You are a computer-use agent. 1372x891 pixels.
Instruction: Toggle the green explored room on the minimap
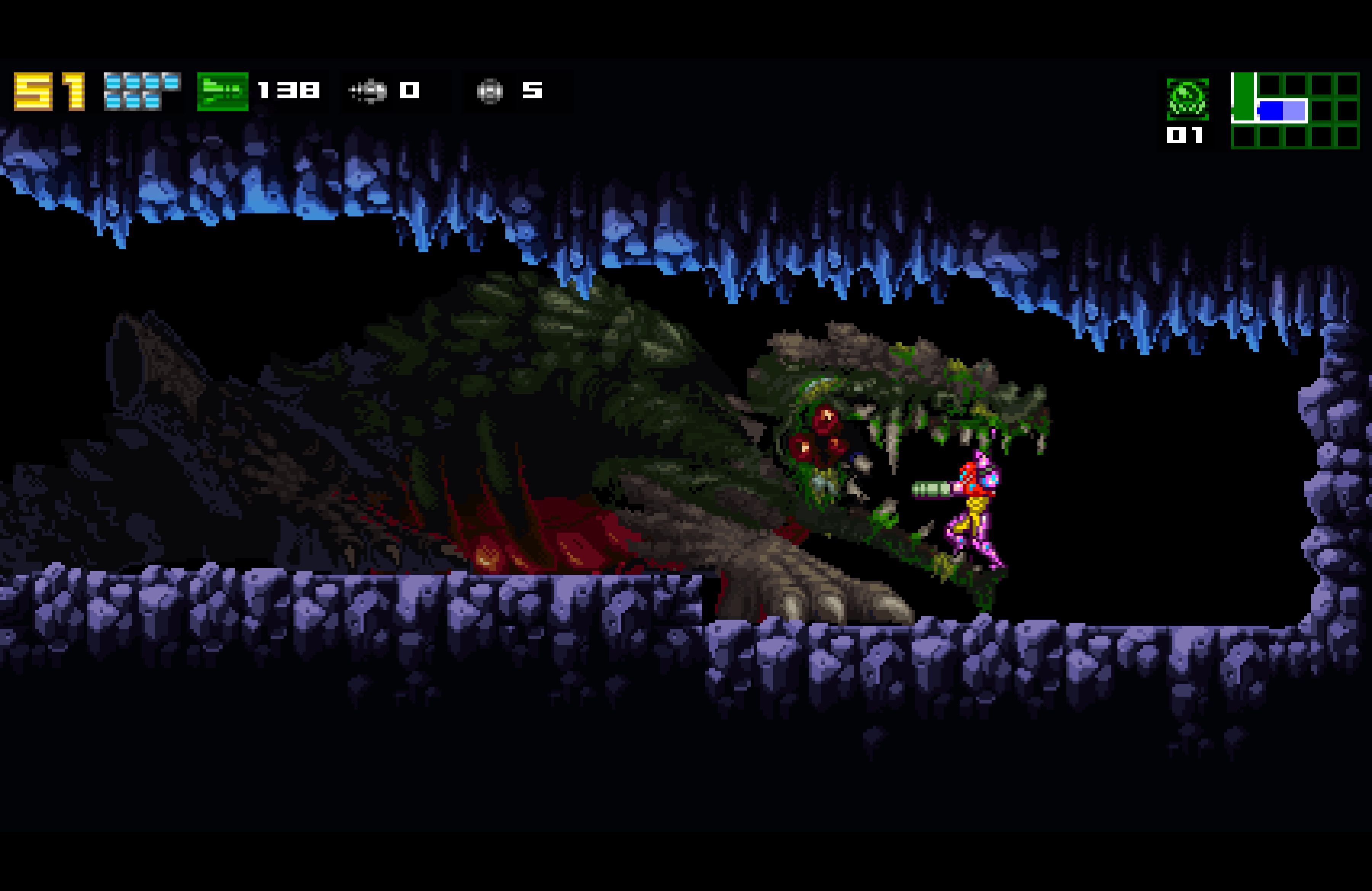coord(1244,99)
